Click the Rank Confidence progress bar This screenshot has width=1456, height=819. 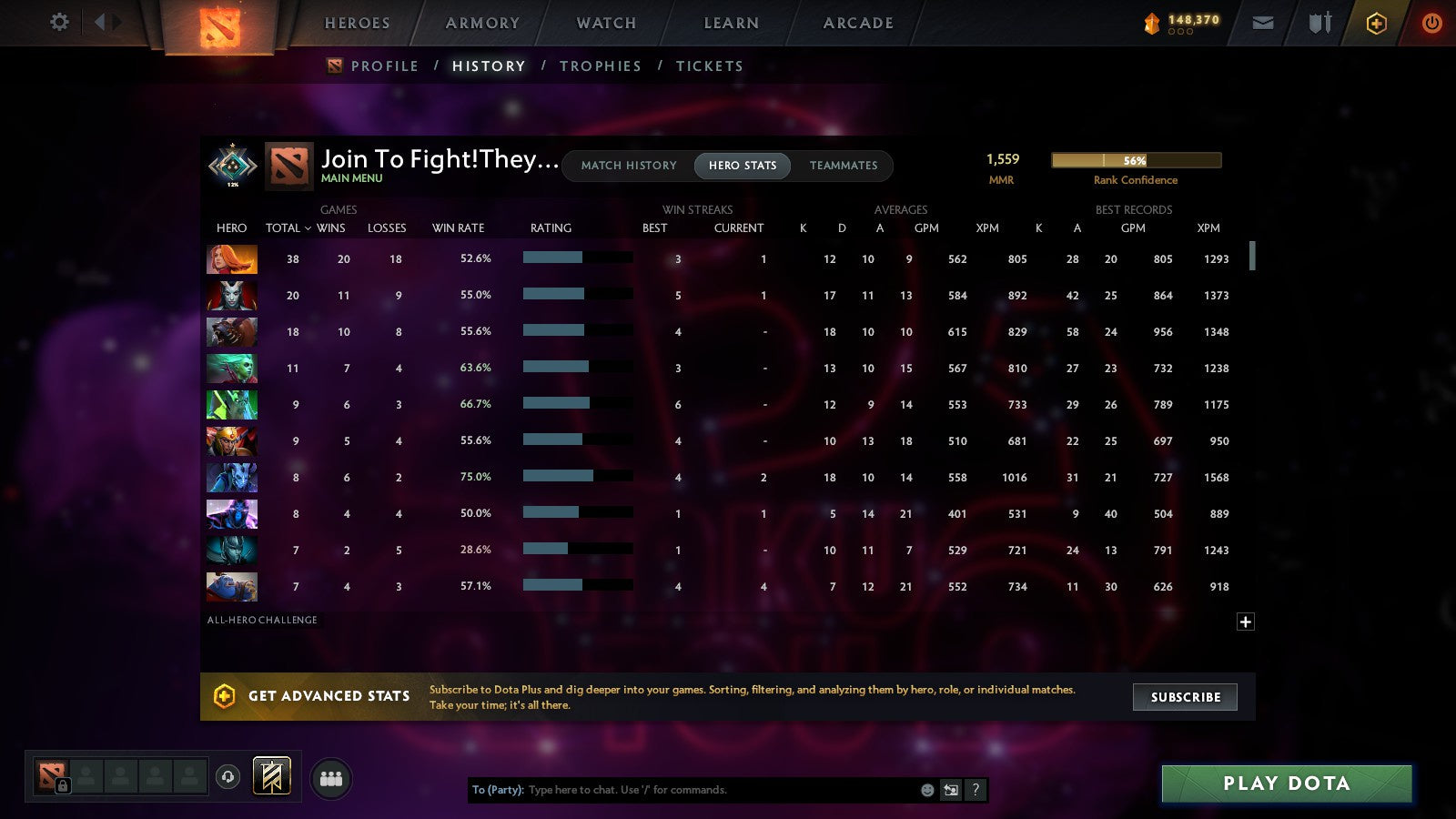pyautogui.click(x=1136, y=160)
